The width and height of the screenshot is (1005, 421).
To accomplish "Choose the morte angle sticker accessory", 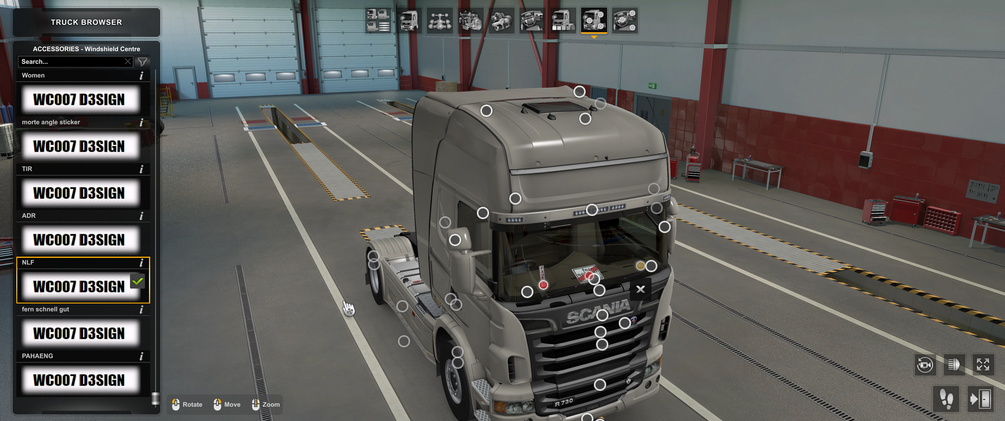I will tap(79, 146).
